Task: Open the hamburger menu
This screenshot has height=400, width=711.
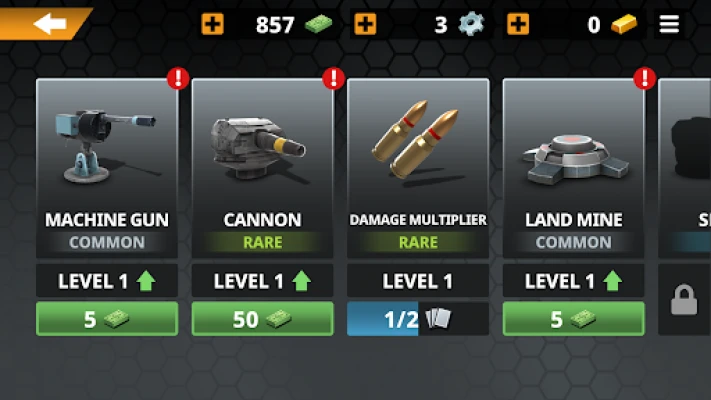Action: [669, 25]
